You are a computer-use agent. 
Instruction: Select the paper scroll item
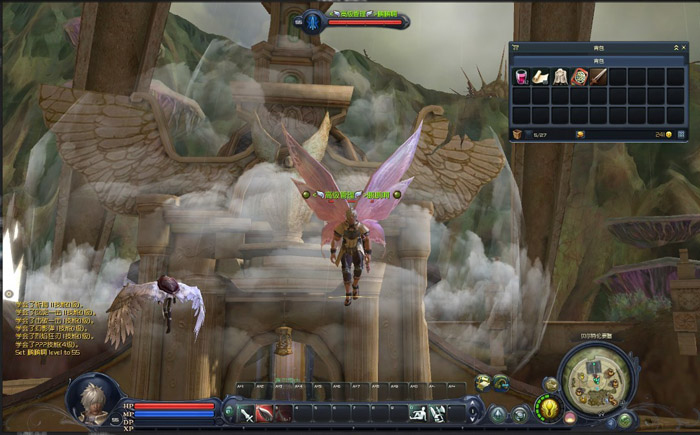(540, 76)
